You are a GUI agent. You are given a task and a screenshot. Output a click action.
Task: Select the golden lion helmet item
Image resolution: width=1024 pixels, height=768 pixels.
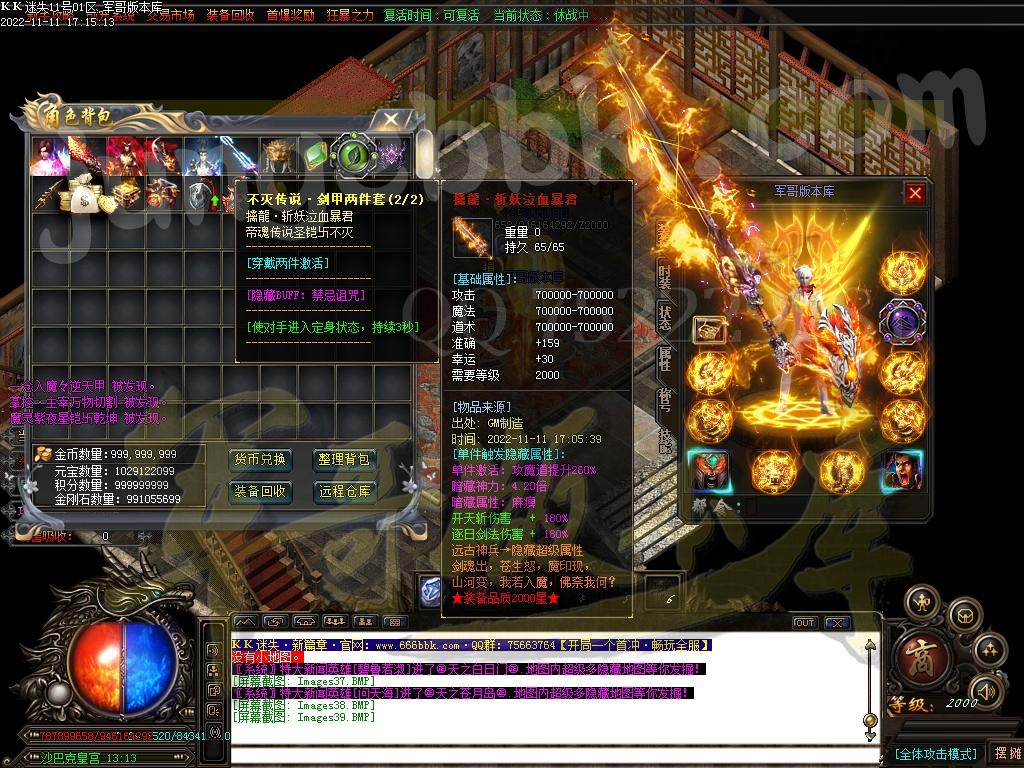tap(278, 156)
